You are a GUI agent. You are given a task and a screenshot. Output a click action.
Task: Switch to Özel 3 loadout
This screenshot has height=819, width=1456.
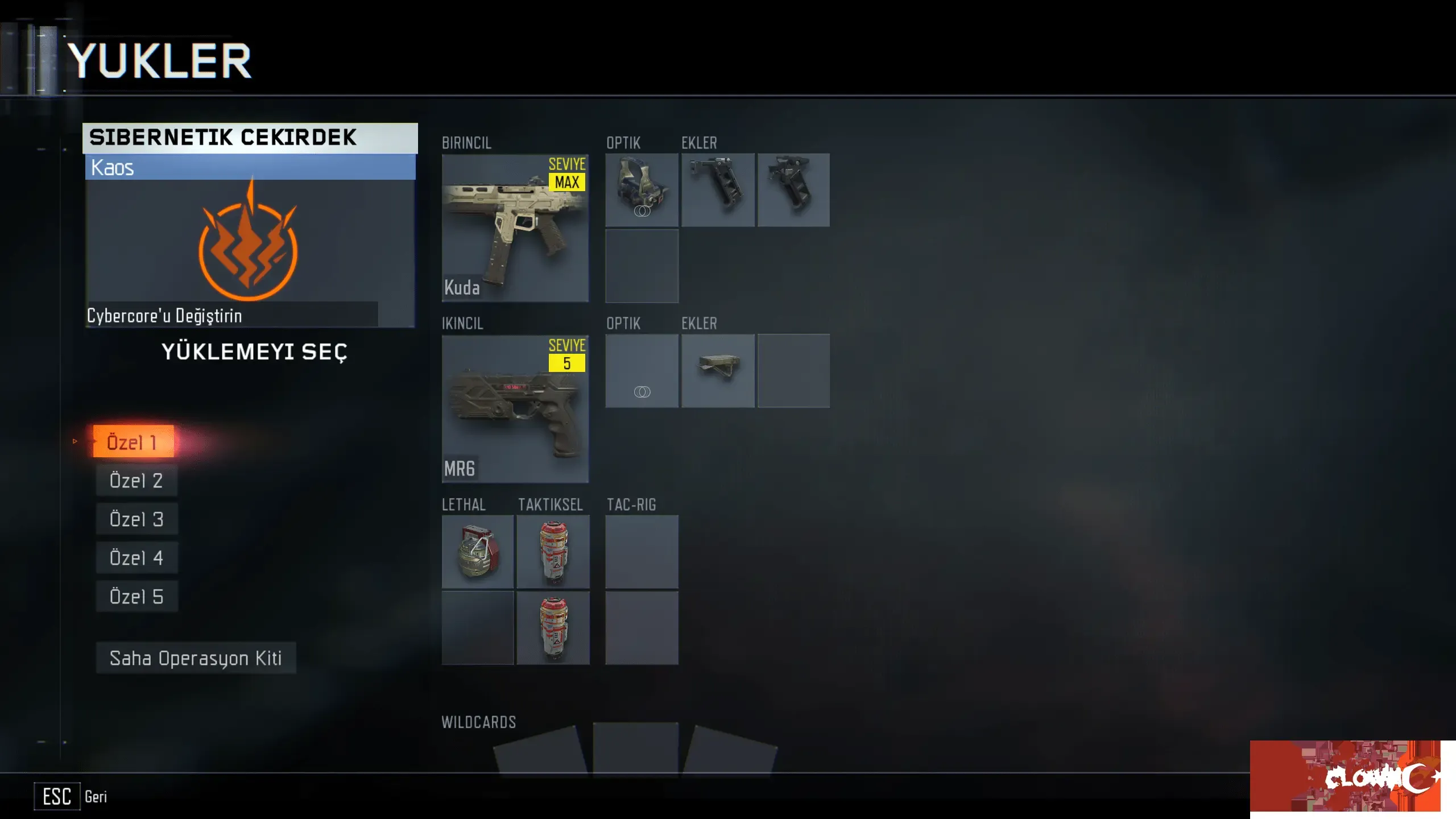[x=136, y=519]
